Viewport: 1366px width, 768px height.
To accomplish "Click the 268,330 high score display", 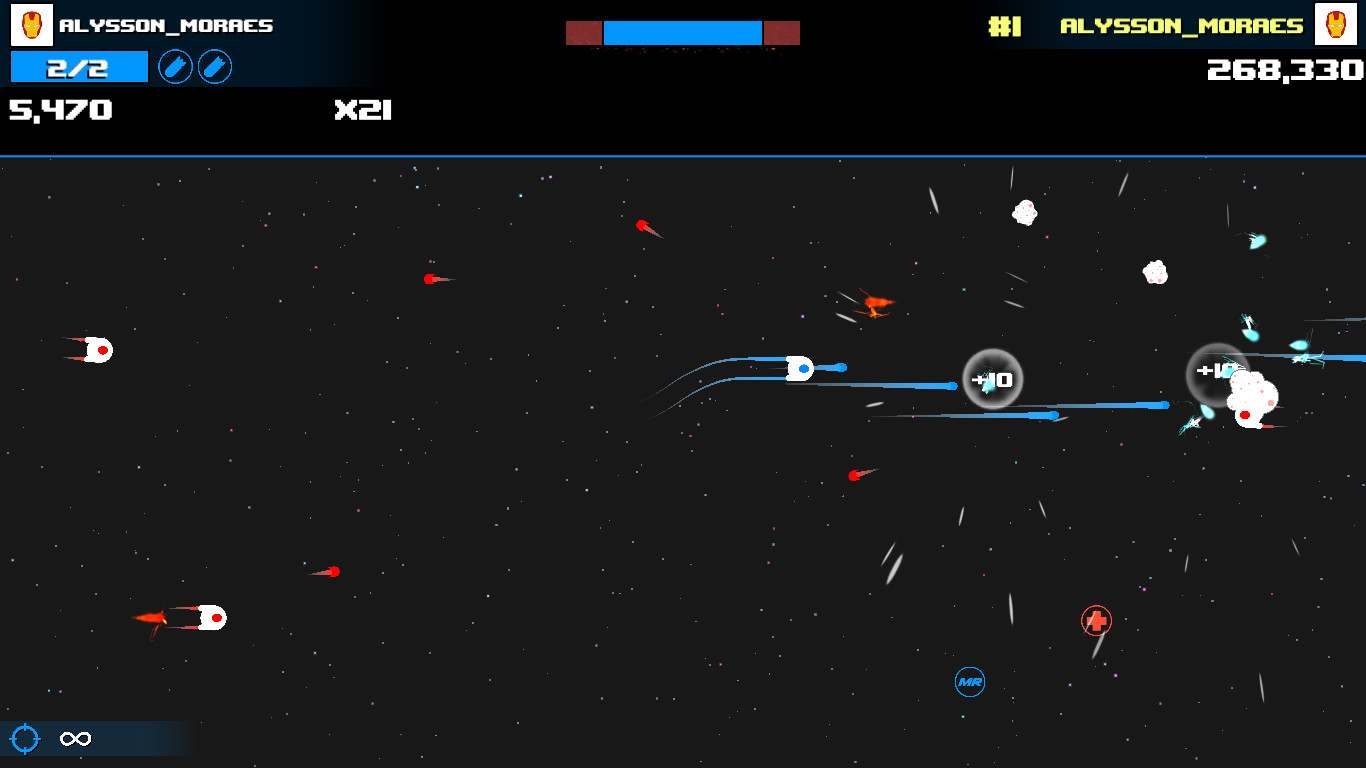I will tap(1283, 71).
